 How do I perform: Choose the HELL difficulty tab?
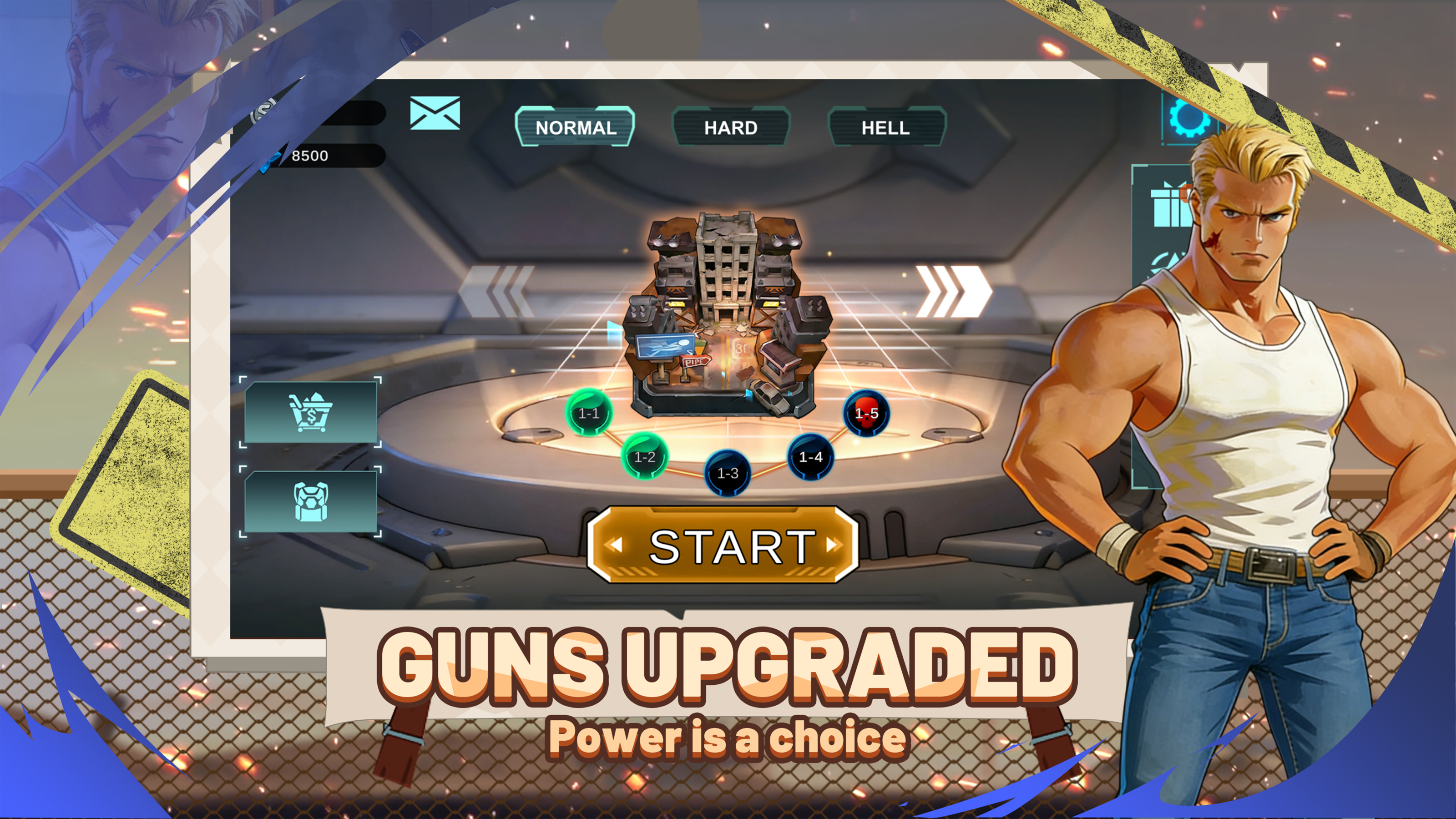pyautogui.click(x=886, y=127)
